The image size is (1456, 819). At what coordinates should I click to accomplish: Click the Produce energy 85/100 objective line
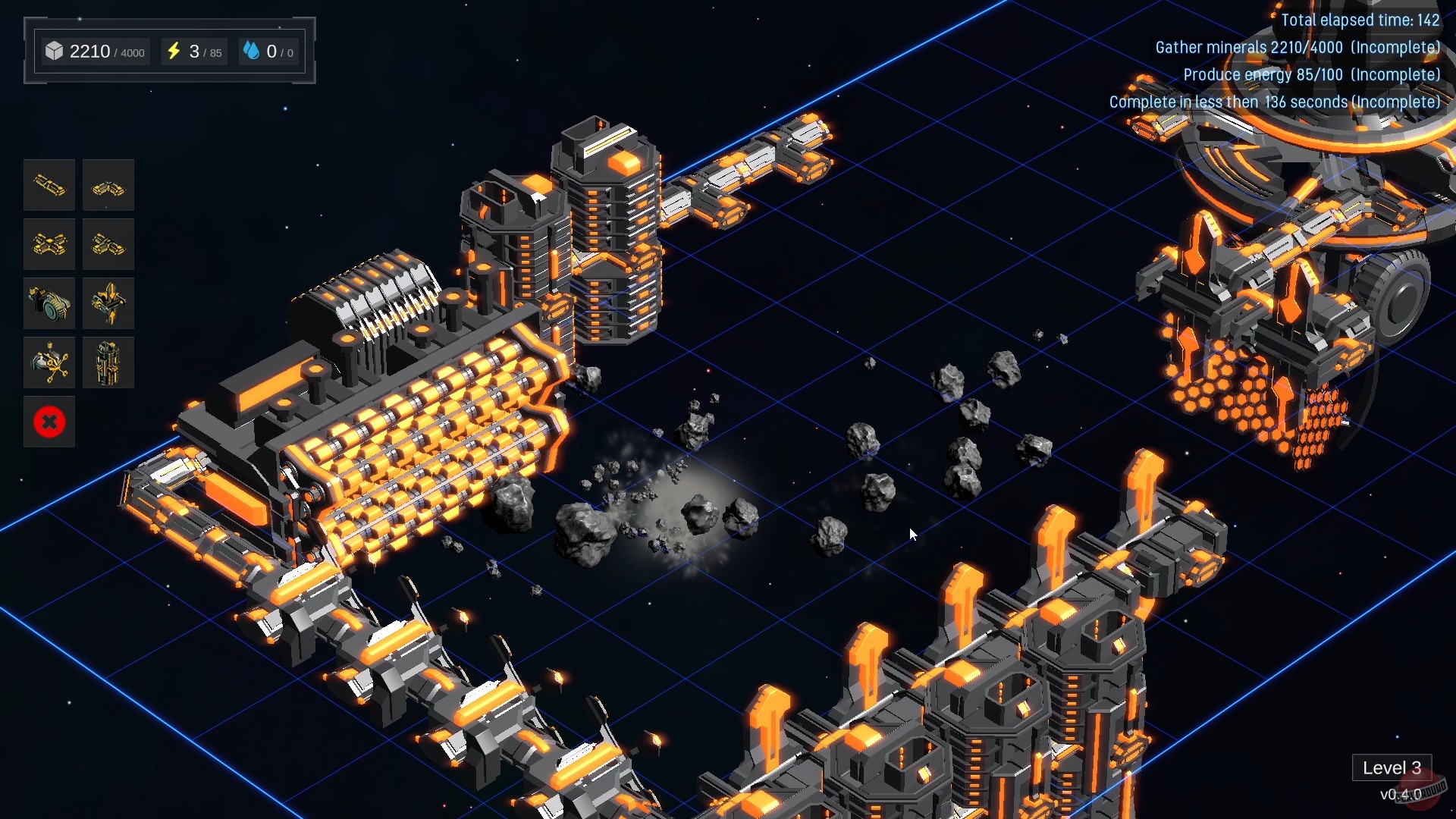(x=1312, y=74)
